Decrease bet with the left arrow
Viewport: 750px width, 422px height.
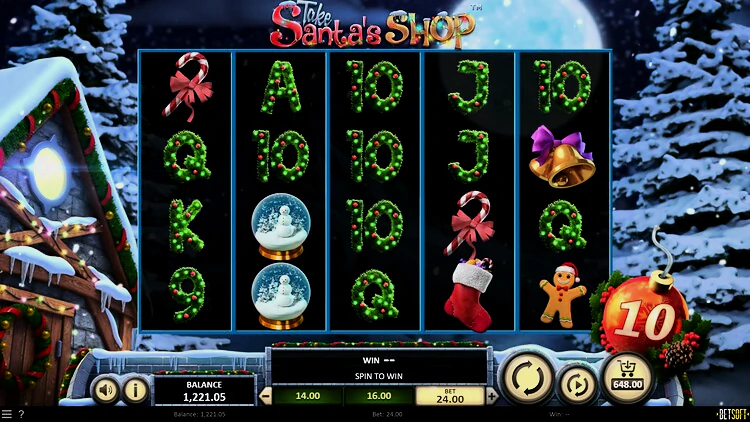point(265,396)
